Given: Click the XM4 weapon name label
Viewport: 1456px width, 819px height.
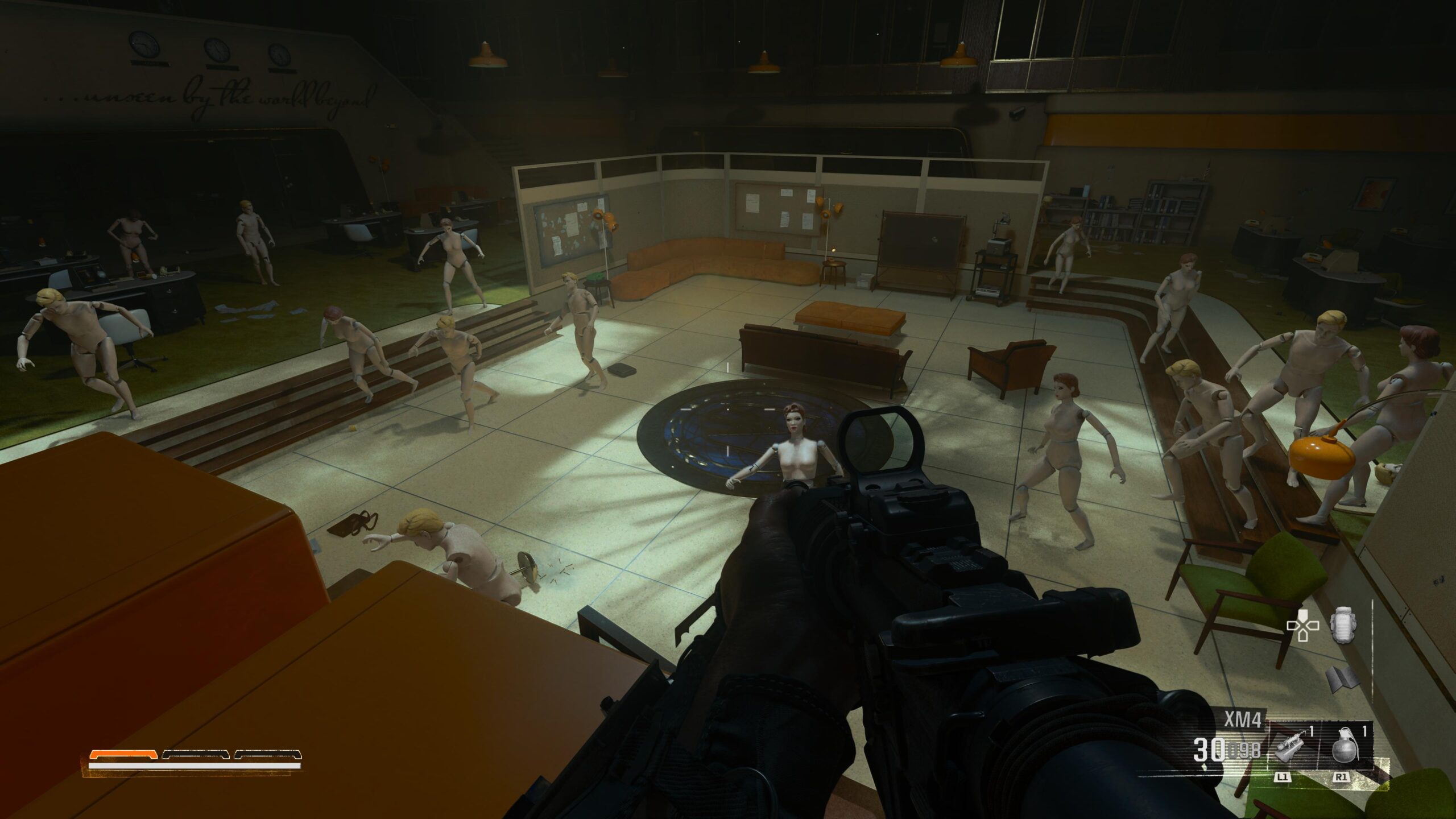Looking at the screenshot, I should [1243, 717].
